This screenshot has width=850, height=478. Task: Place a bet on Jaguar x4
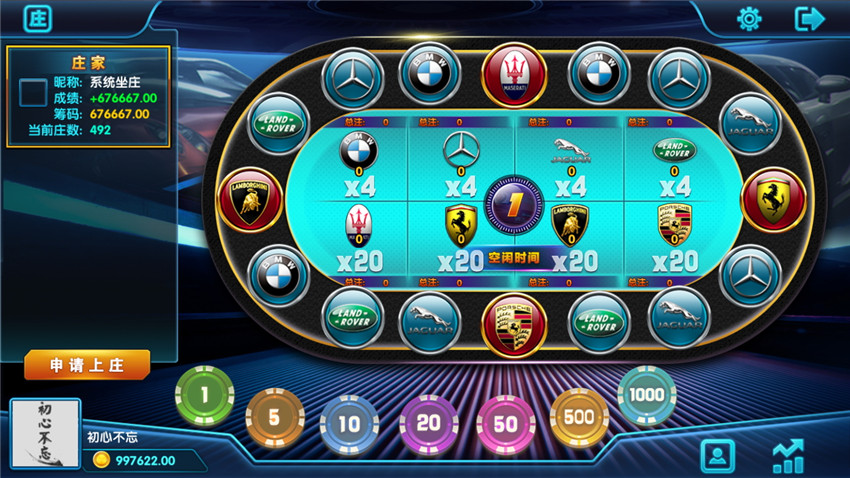point(570,165)
